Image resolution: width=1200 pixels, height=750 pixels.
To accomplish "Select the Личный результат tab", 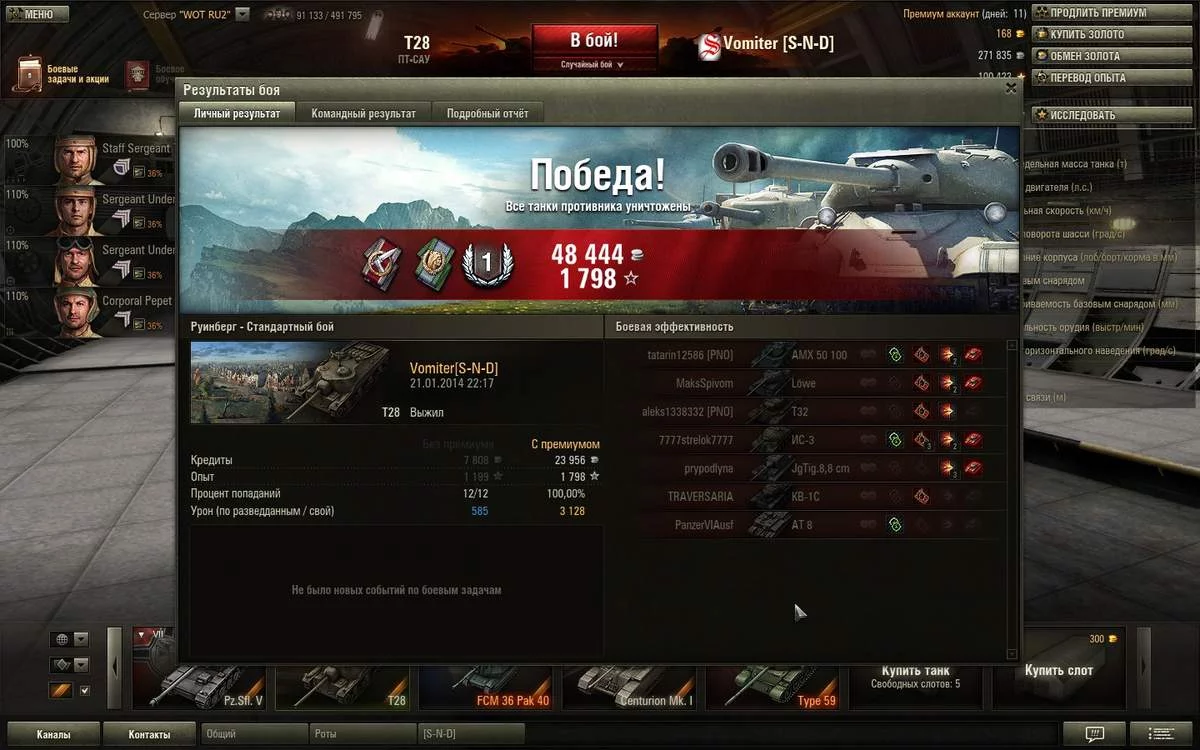I will [x=237, y=113].
